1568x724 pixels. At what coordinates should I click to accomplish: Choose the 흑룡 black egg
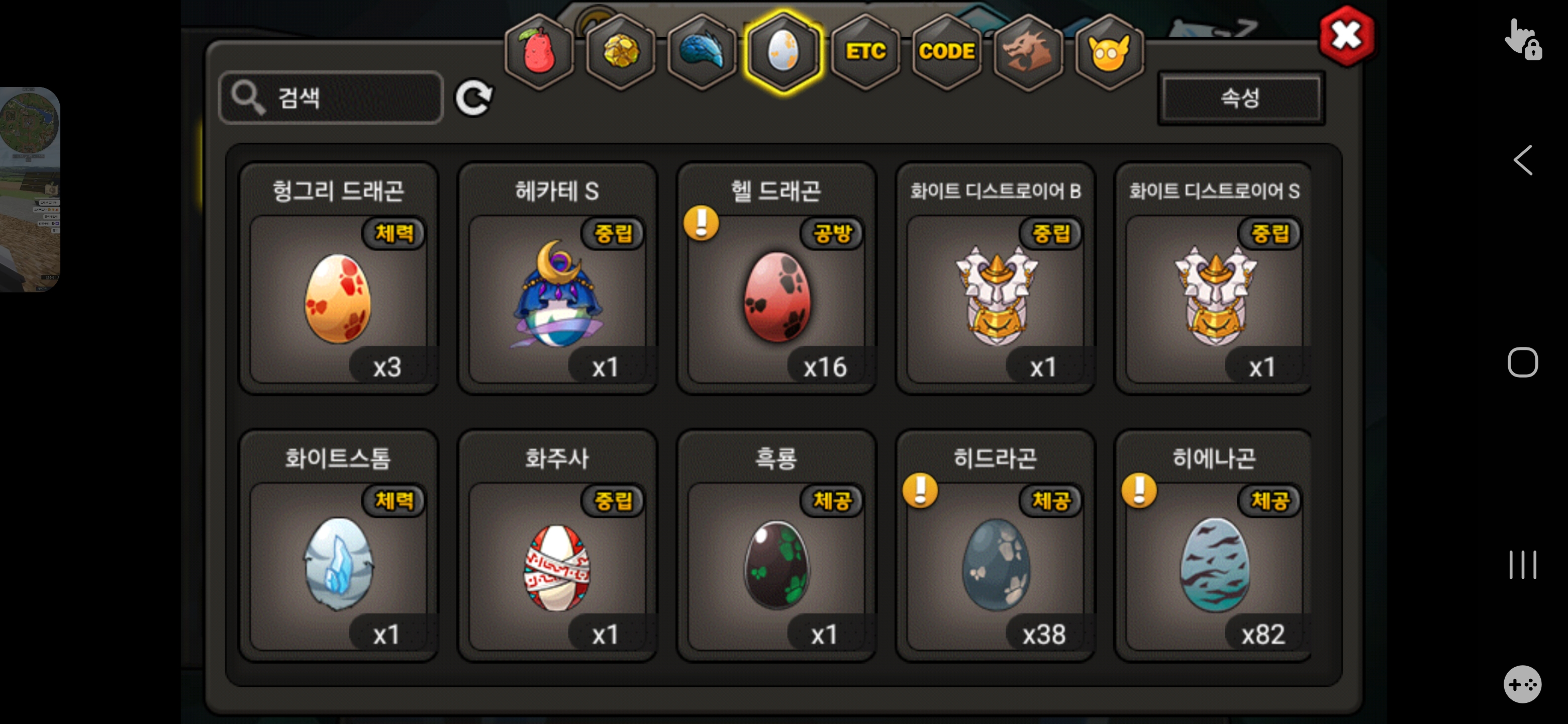tap(776, 566)
